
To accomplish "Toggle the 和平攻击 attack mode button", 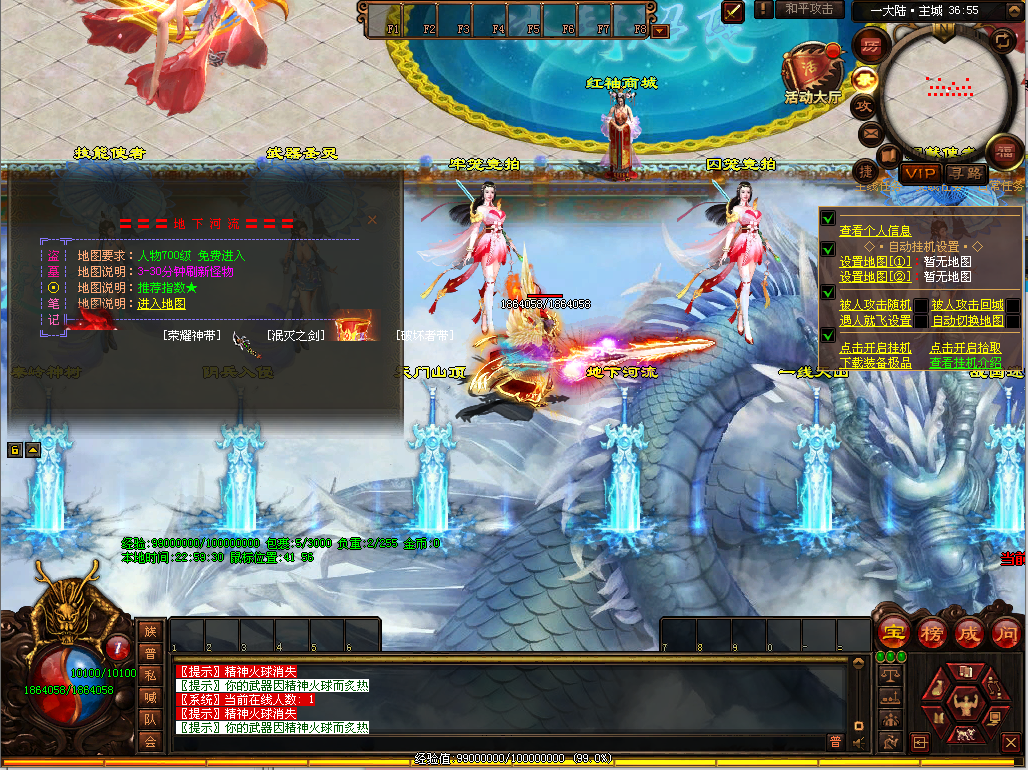I will pos(809,9).
